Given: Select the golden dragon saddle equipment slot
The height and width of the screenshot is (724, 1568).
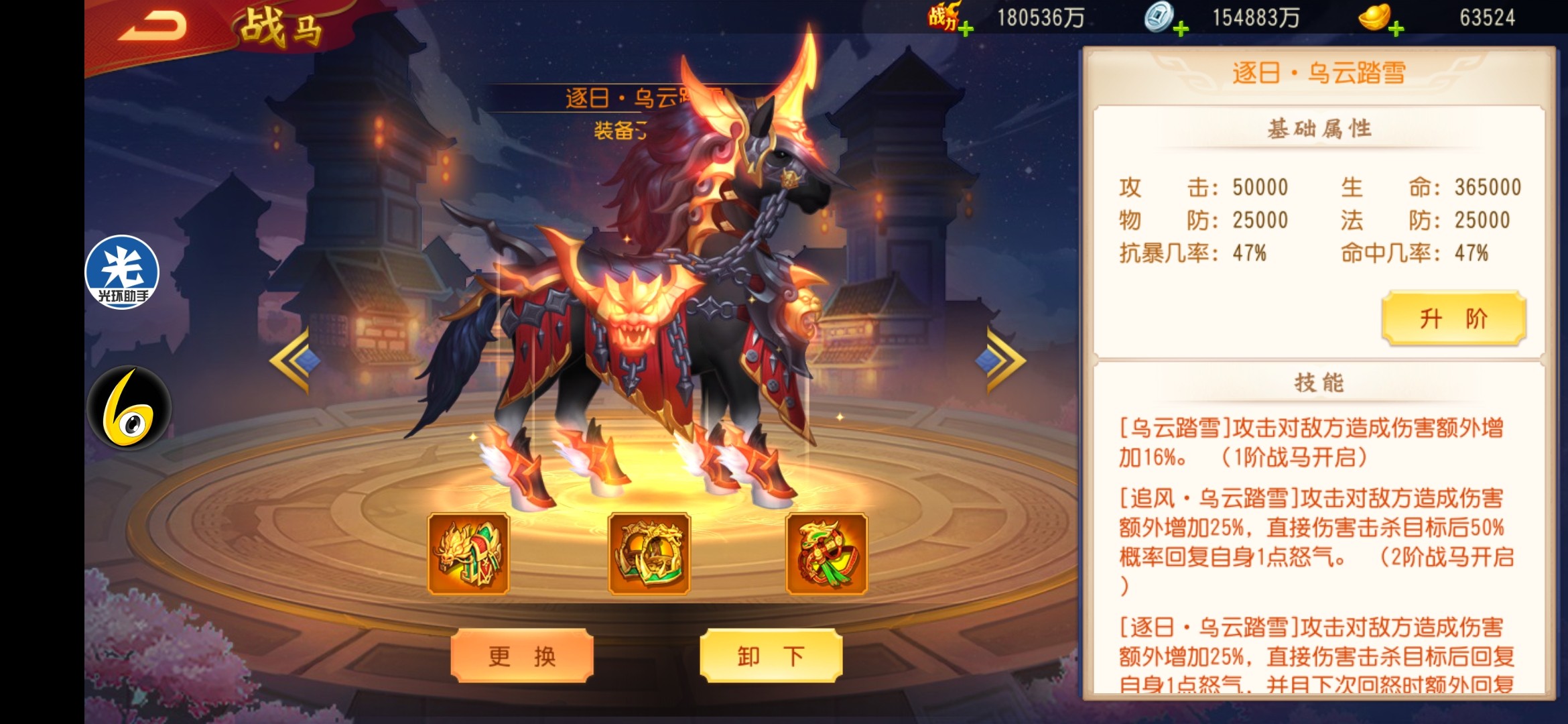Looking at the screenshot, I should point(468,554).
